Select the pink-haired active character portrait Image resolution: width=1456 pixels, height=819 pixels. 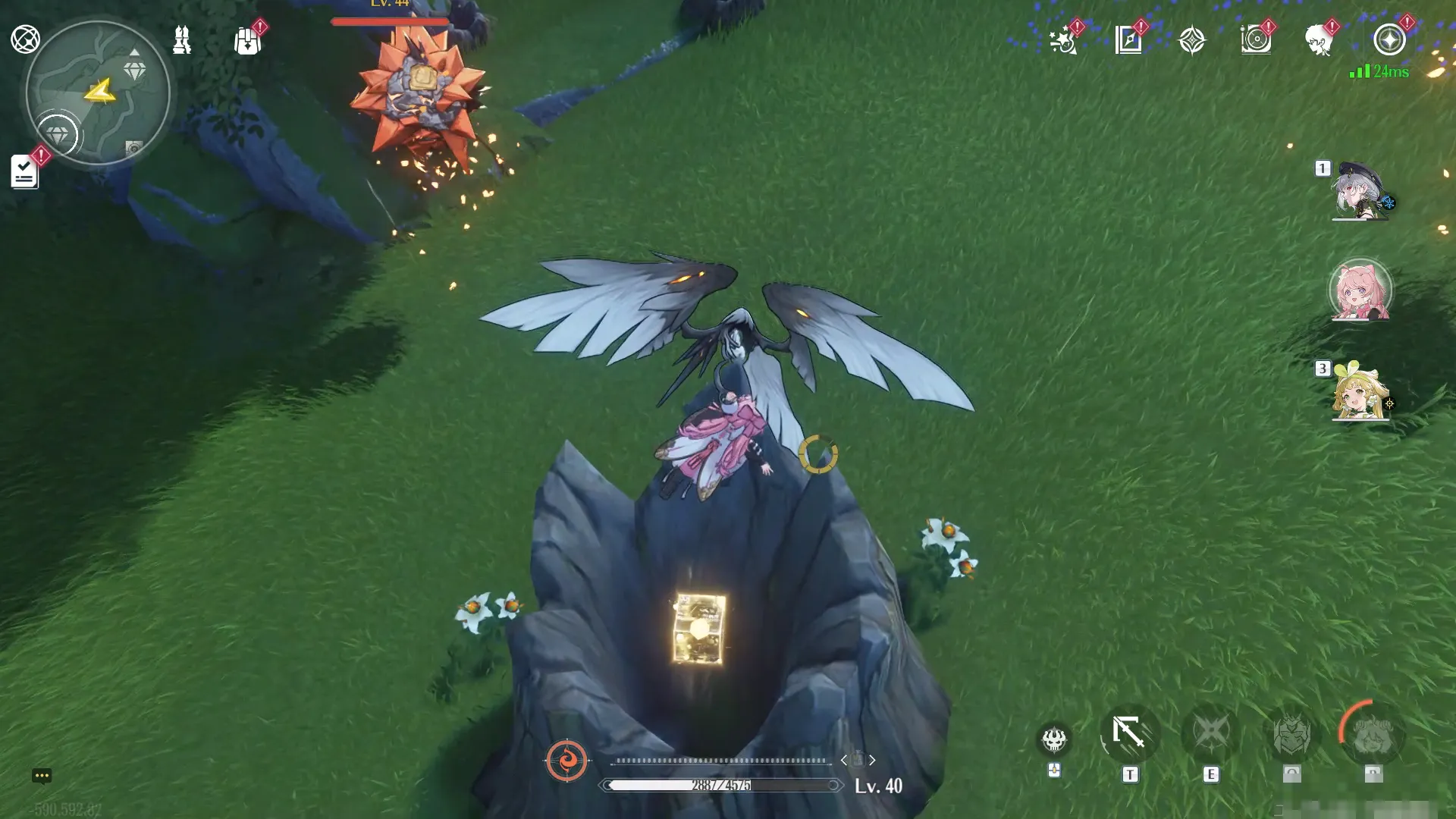click(x=1360, y=291)
